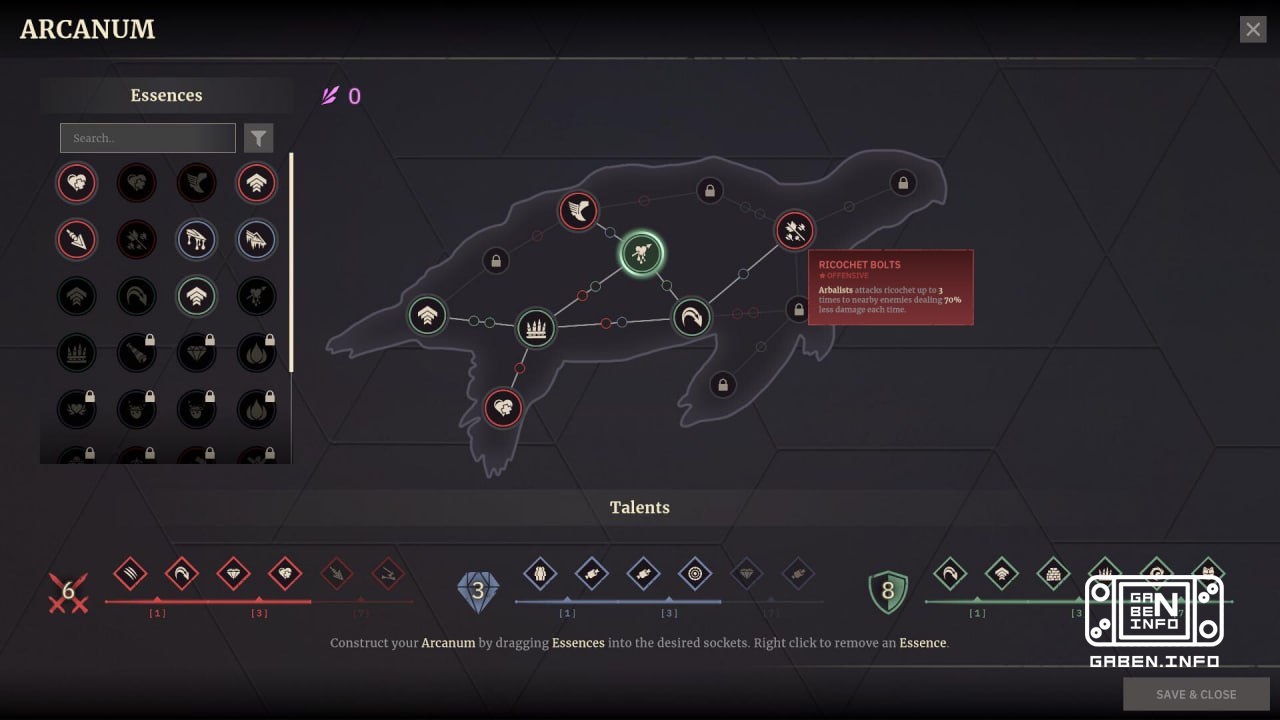1280x720 pixels.
Task: Click inside the essence Search field
Action: (147, 137)
